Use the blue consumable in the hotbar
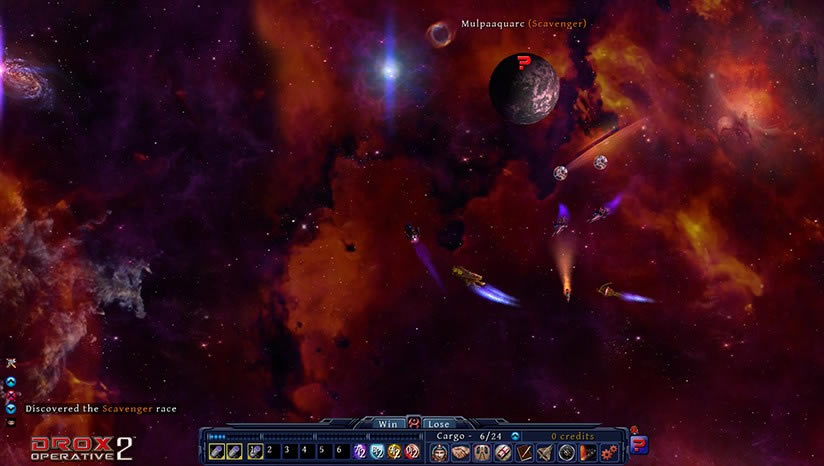This screenshot has width=824, height=466. point(378,452)
